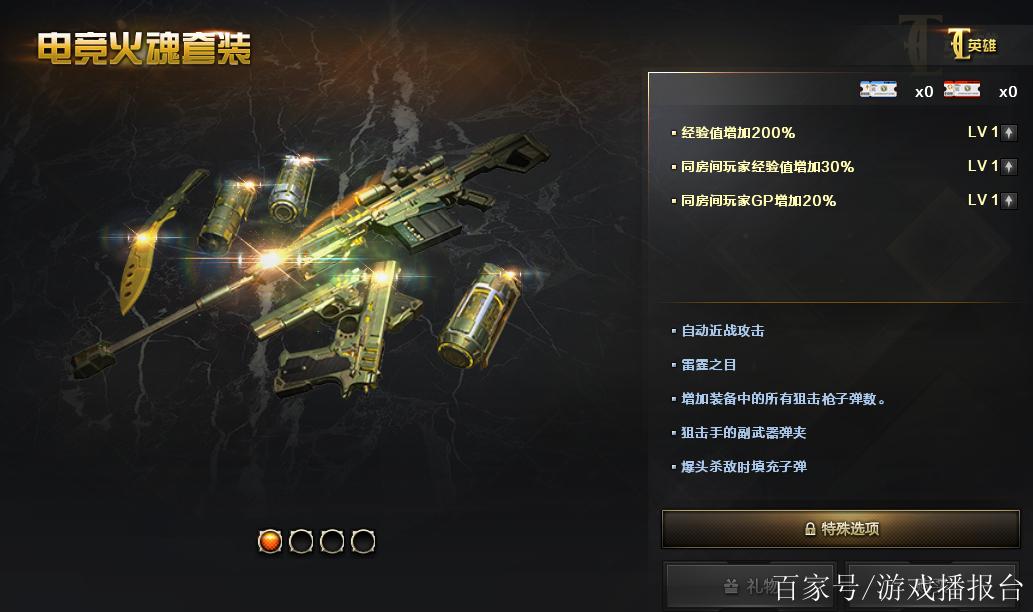
Task: Select the red upgrade ticket icon
Action: coord(962,91)
